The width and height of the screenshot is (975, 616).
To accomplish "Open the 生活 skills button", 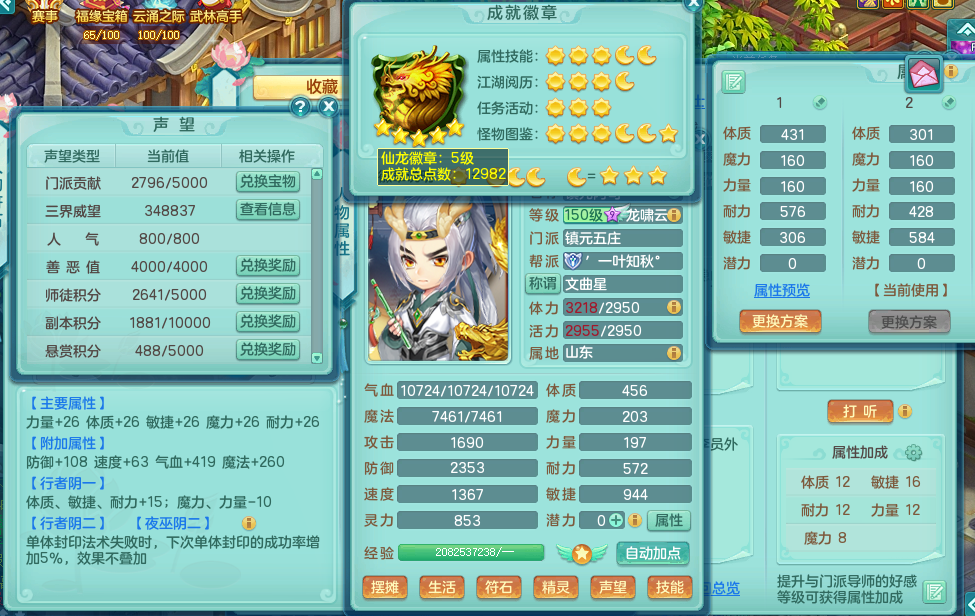I will pos(441,588).
